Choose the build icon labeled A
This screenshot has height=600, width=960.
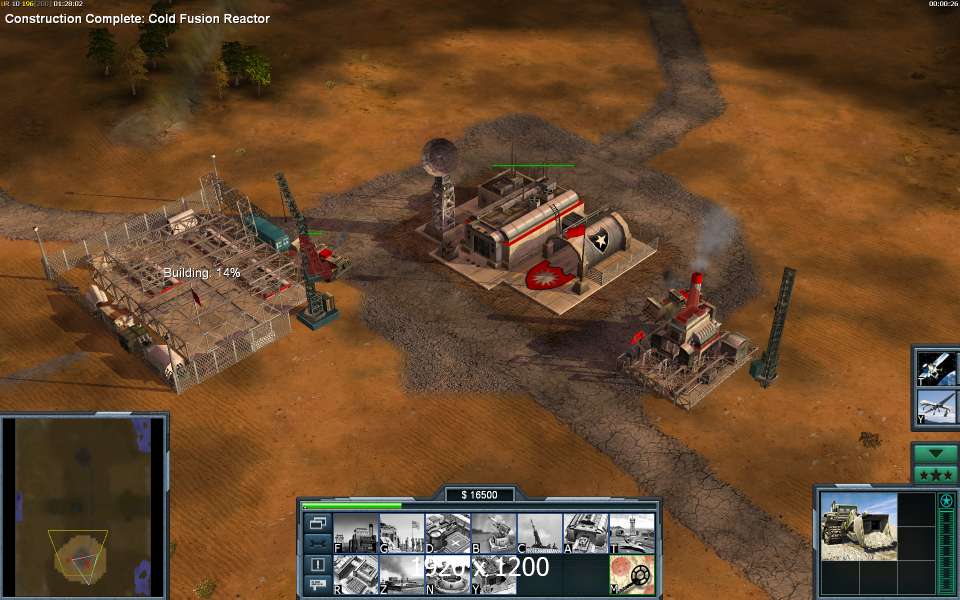coord(586,533)
